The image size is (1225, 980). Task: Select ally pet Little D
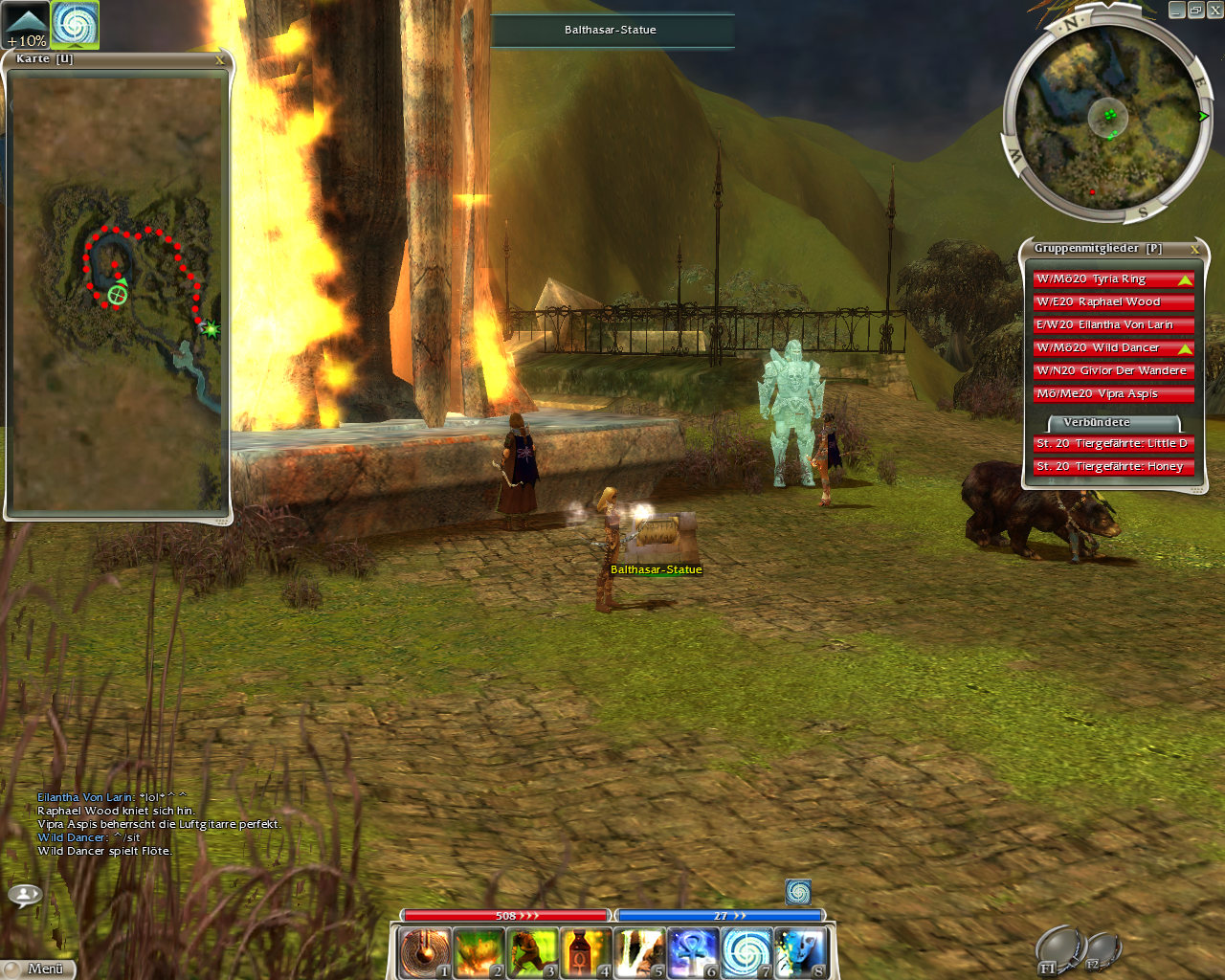click(1113, 444)
